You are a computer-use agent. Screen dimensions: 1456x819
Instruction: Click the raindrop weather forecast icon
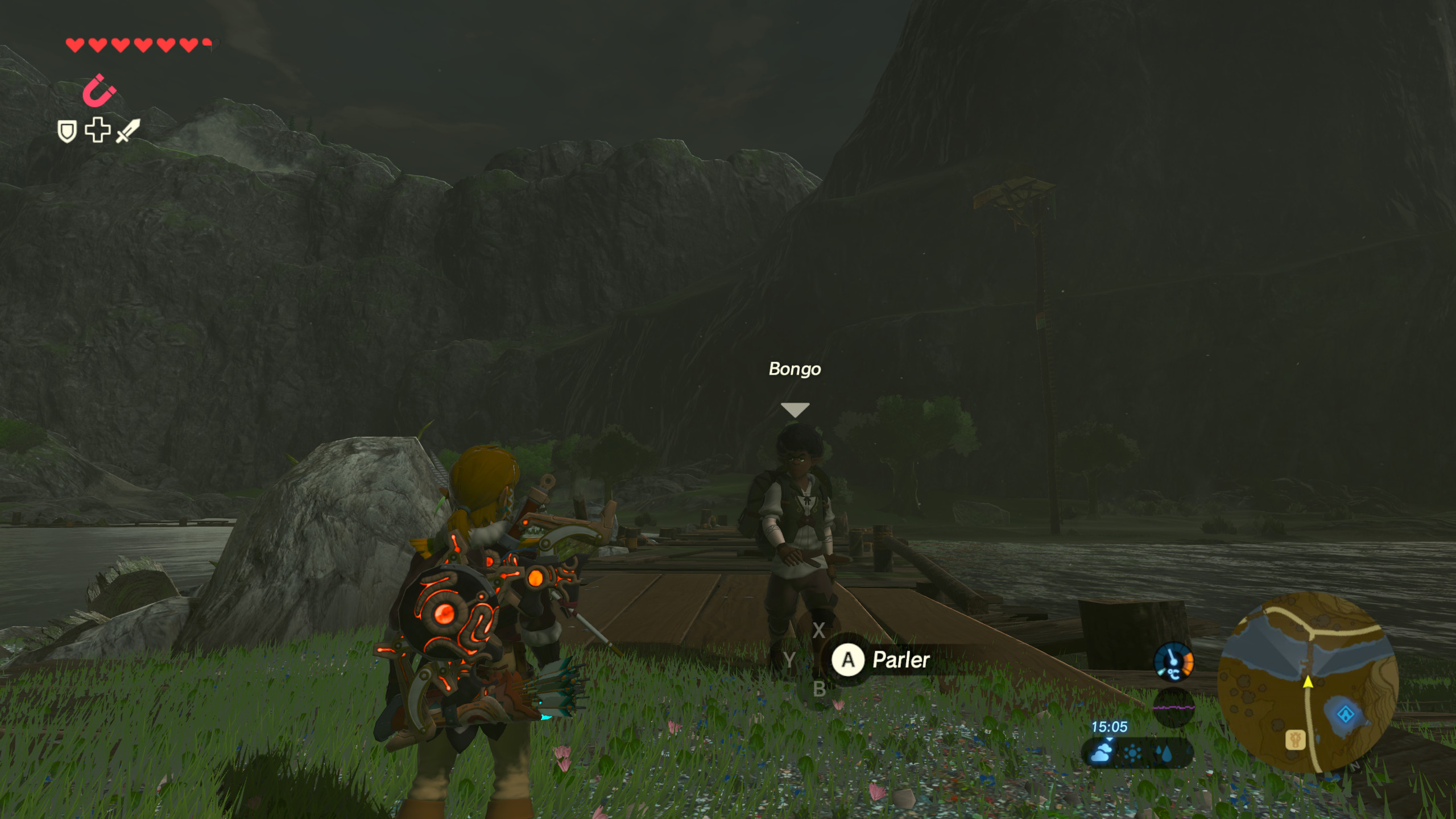pos(1164,754)
